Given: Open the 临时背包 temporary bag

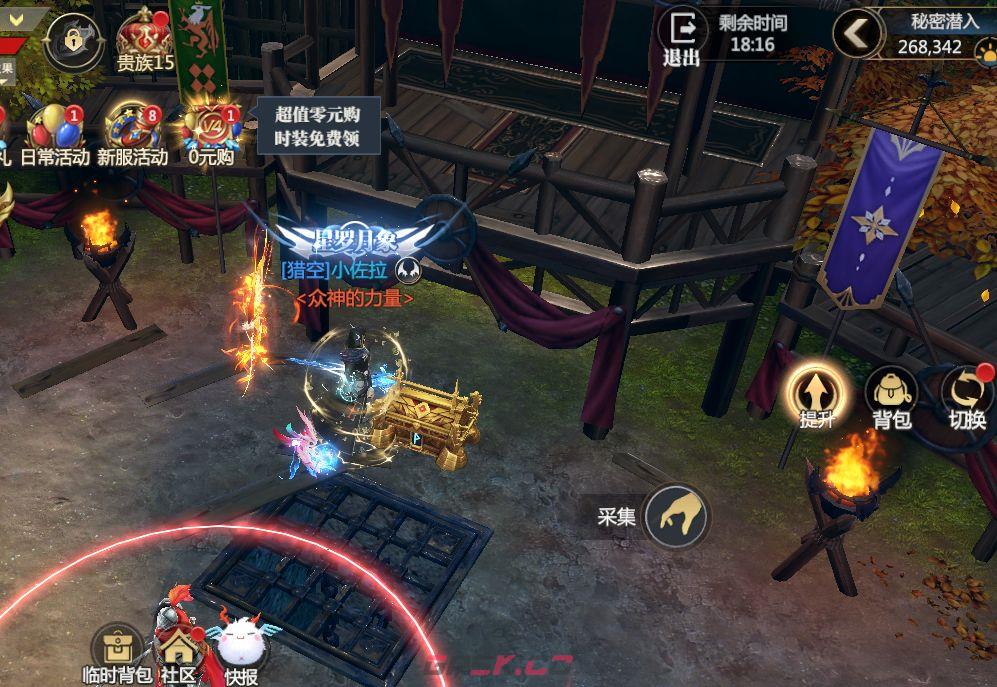Looking at the screenshot, I should [116, 651].
